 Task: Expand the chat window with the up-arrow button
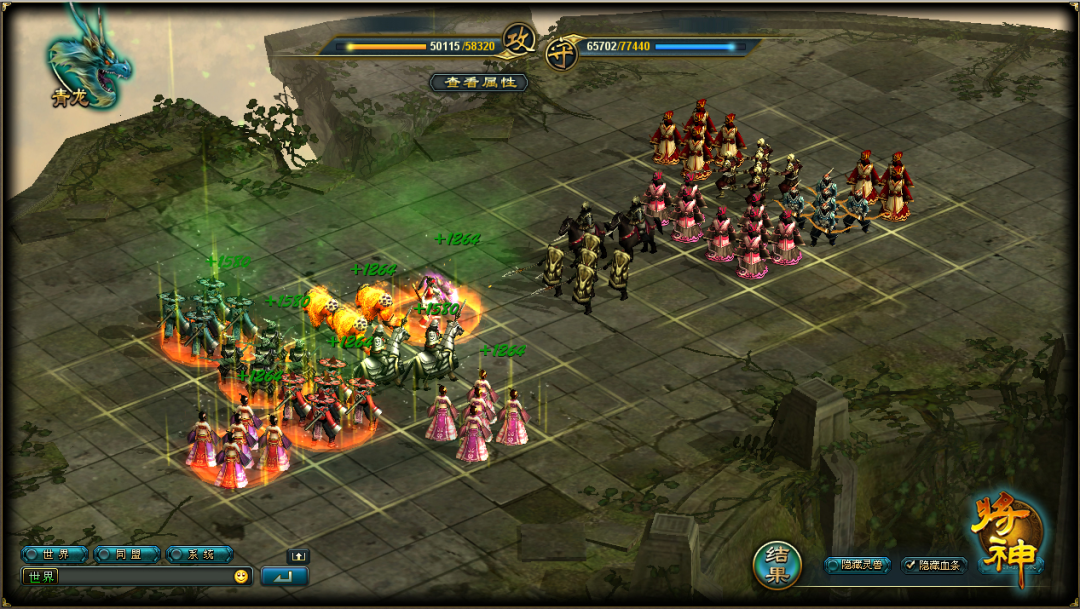297,556
